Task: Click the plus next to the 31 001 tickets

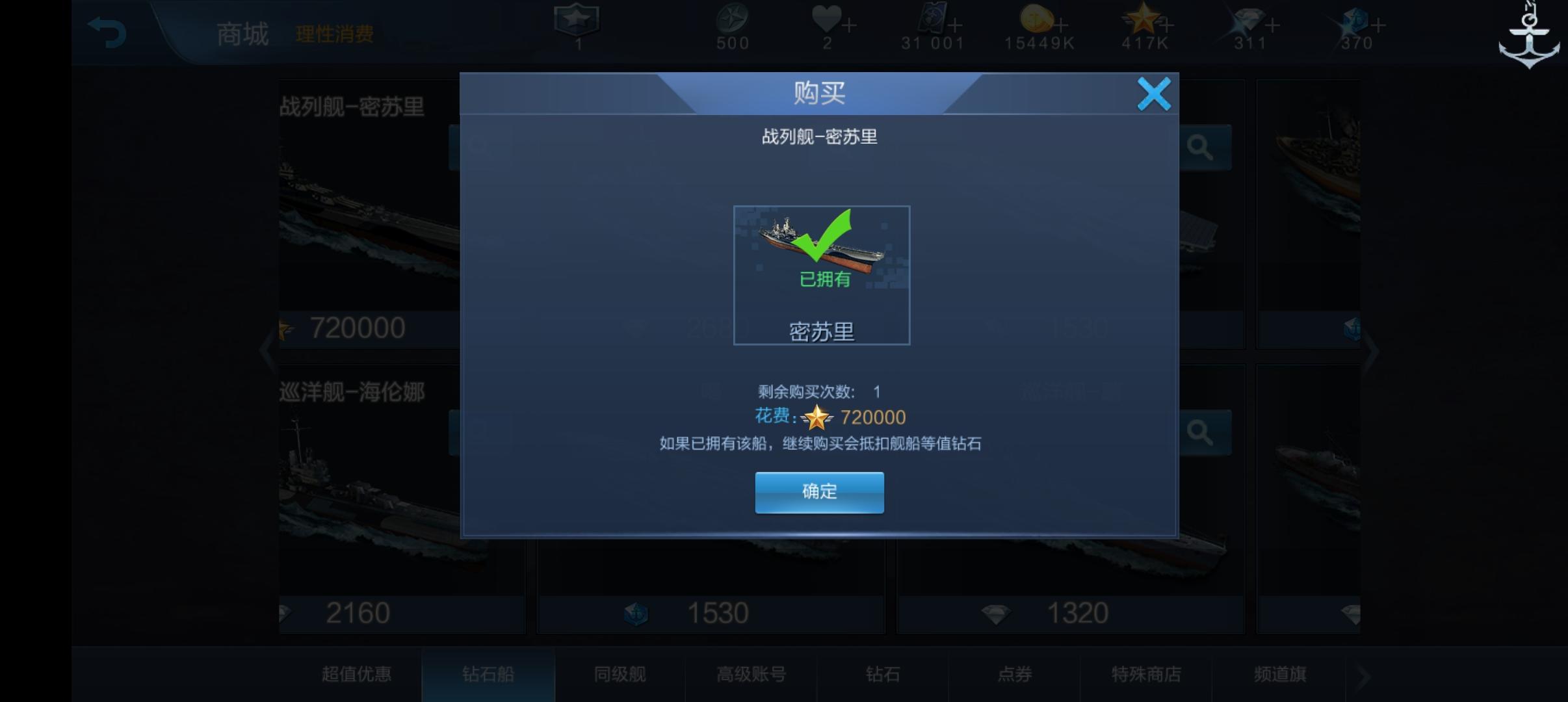Action: (x=956, y=23)
